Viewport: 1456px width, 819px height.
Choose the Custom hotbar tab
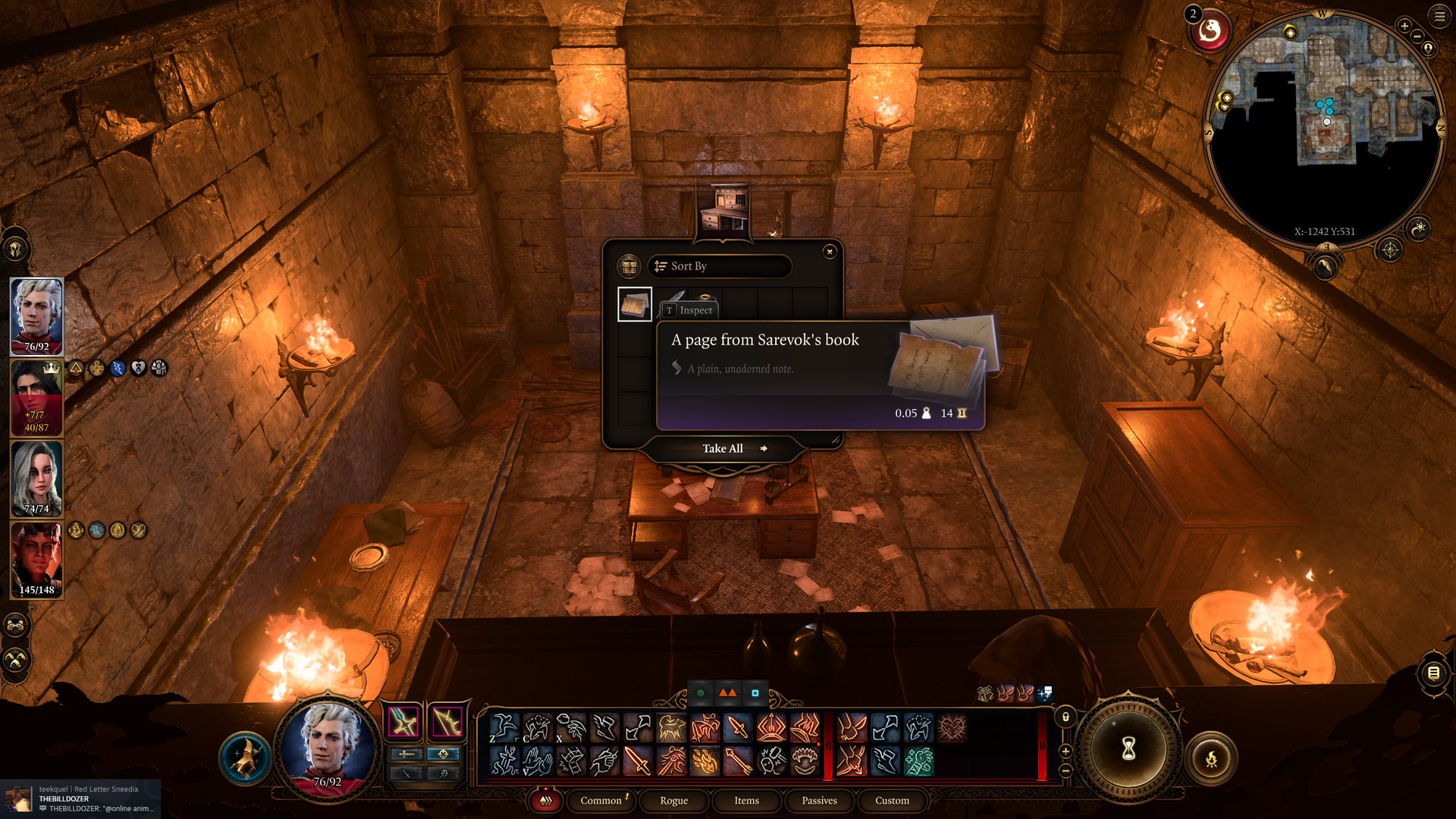point(892,801)
